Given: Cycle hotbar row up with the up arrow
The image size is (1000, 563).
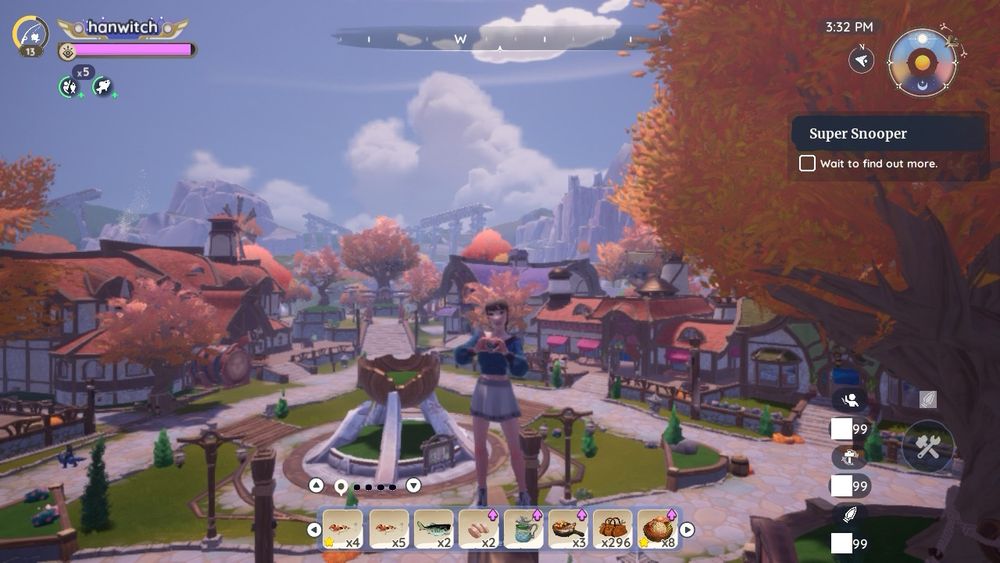Looking at the screenshot, I should [x=316, y=486].
